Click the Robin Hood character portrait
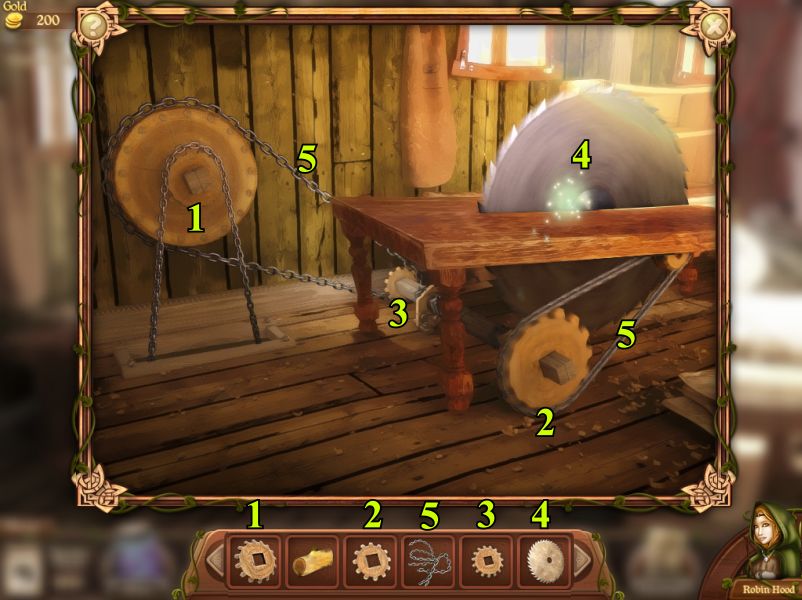The height and width of the screenshot is (600, 802). (x=766, y=545)
